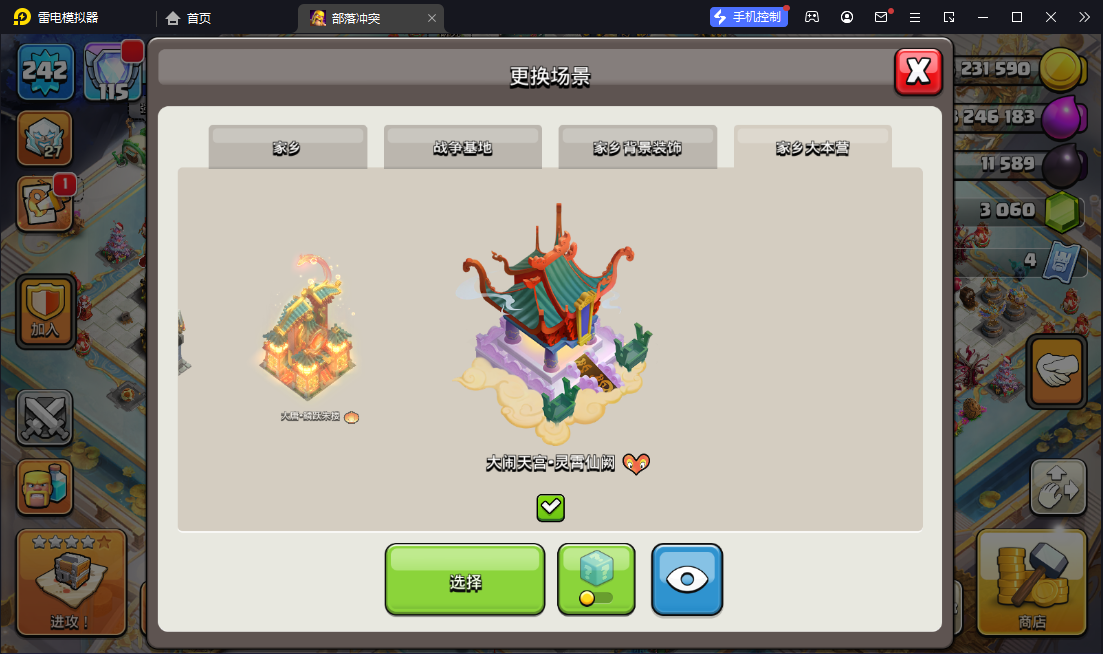Show the 家乡背景装饰 tab

[637, 148]
